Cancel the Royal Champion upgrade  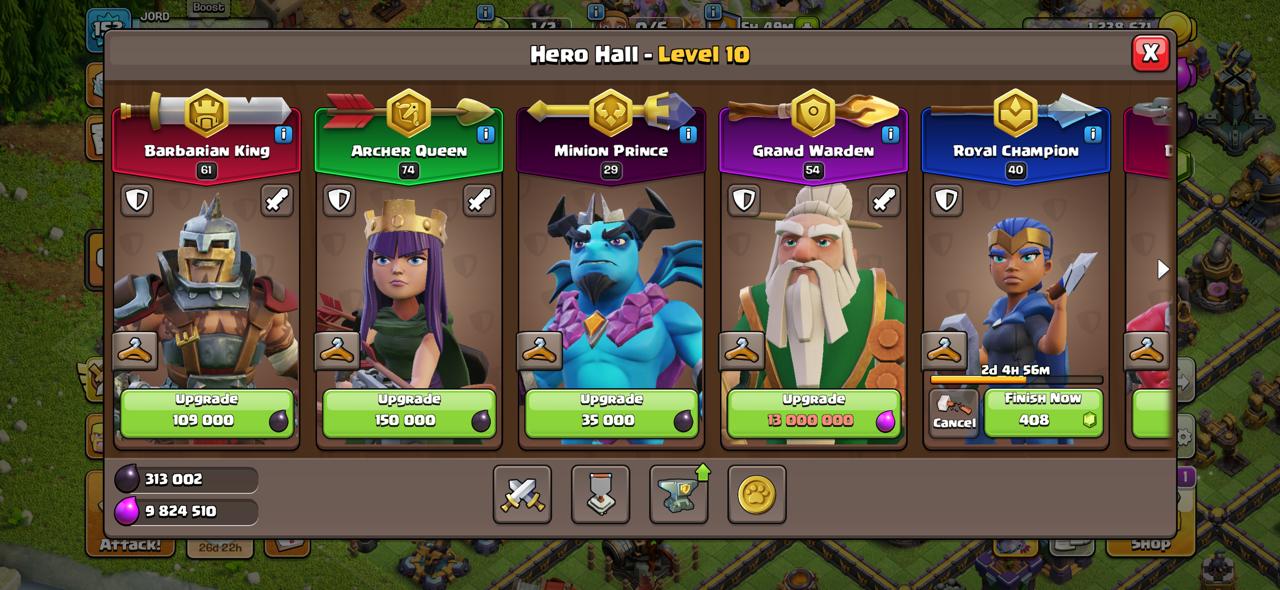[953, 412]
